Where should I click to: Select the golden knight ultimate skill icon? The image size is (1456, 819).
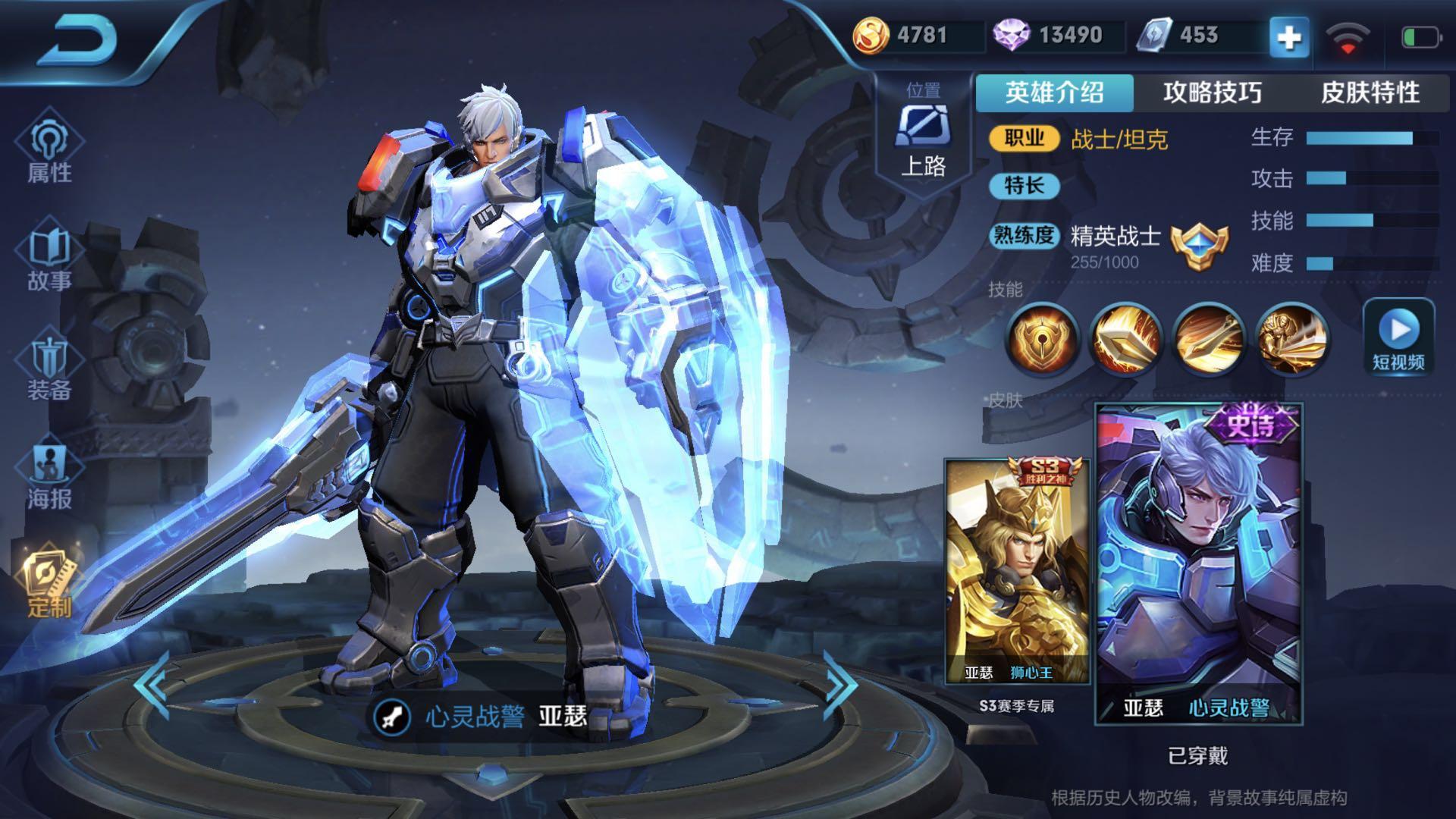(x=1291, y=339)
